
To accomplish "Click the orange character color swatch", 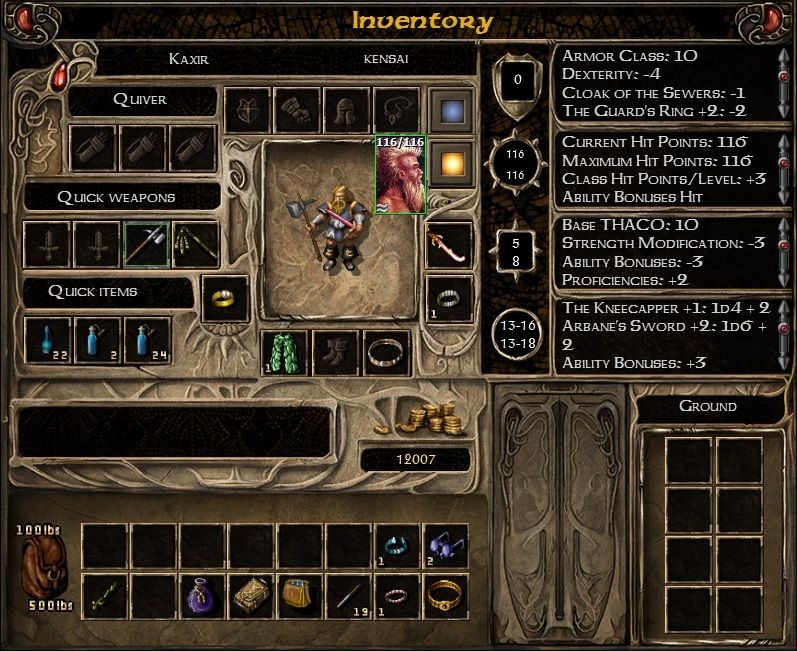I will click(x=450, y=159).
